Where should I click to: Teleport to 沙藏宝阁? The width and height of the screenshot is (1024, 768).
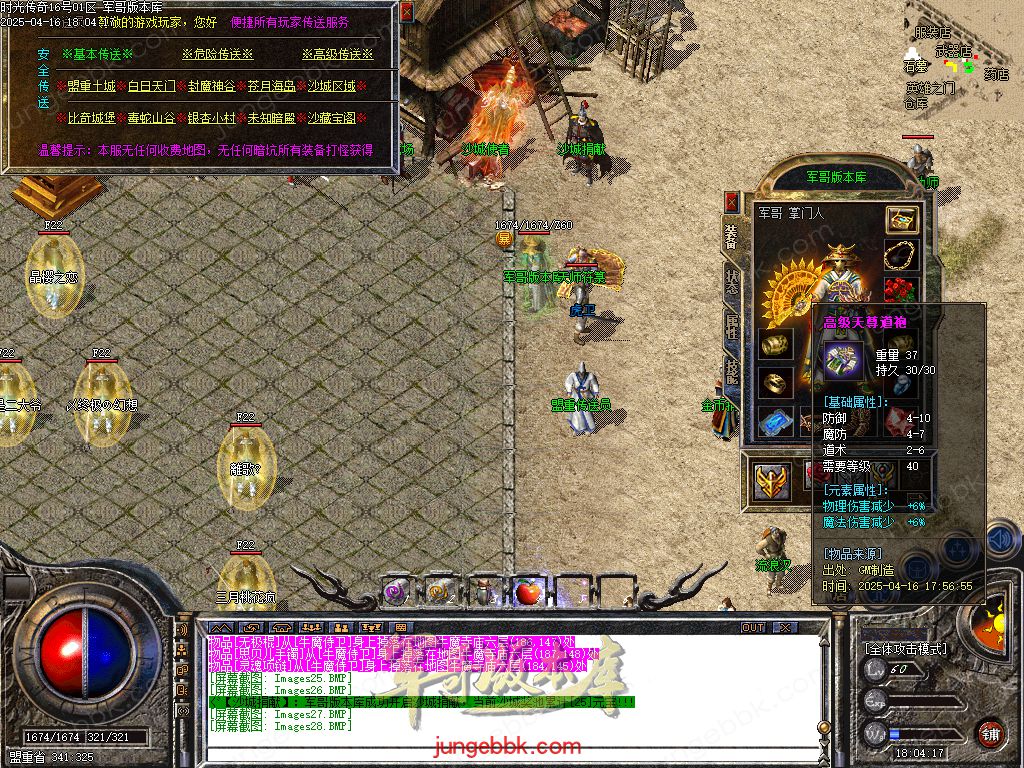(x=332, y=118)
